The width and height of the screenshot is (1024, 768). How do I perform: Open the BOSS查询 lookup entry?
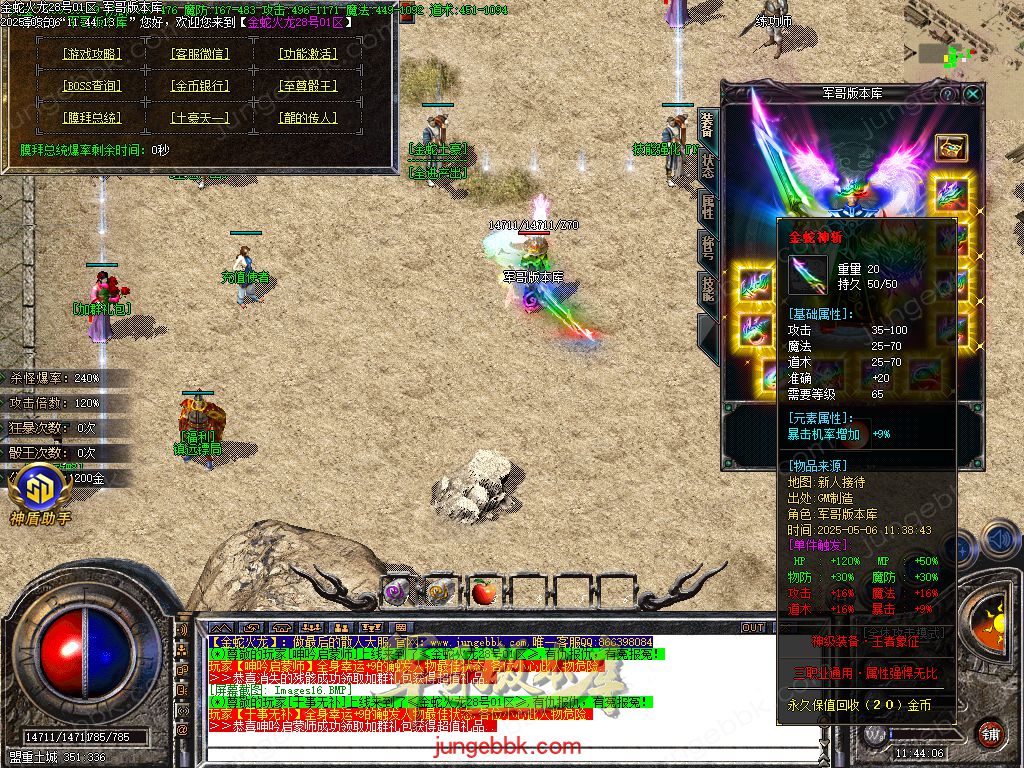[91, 86]
